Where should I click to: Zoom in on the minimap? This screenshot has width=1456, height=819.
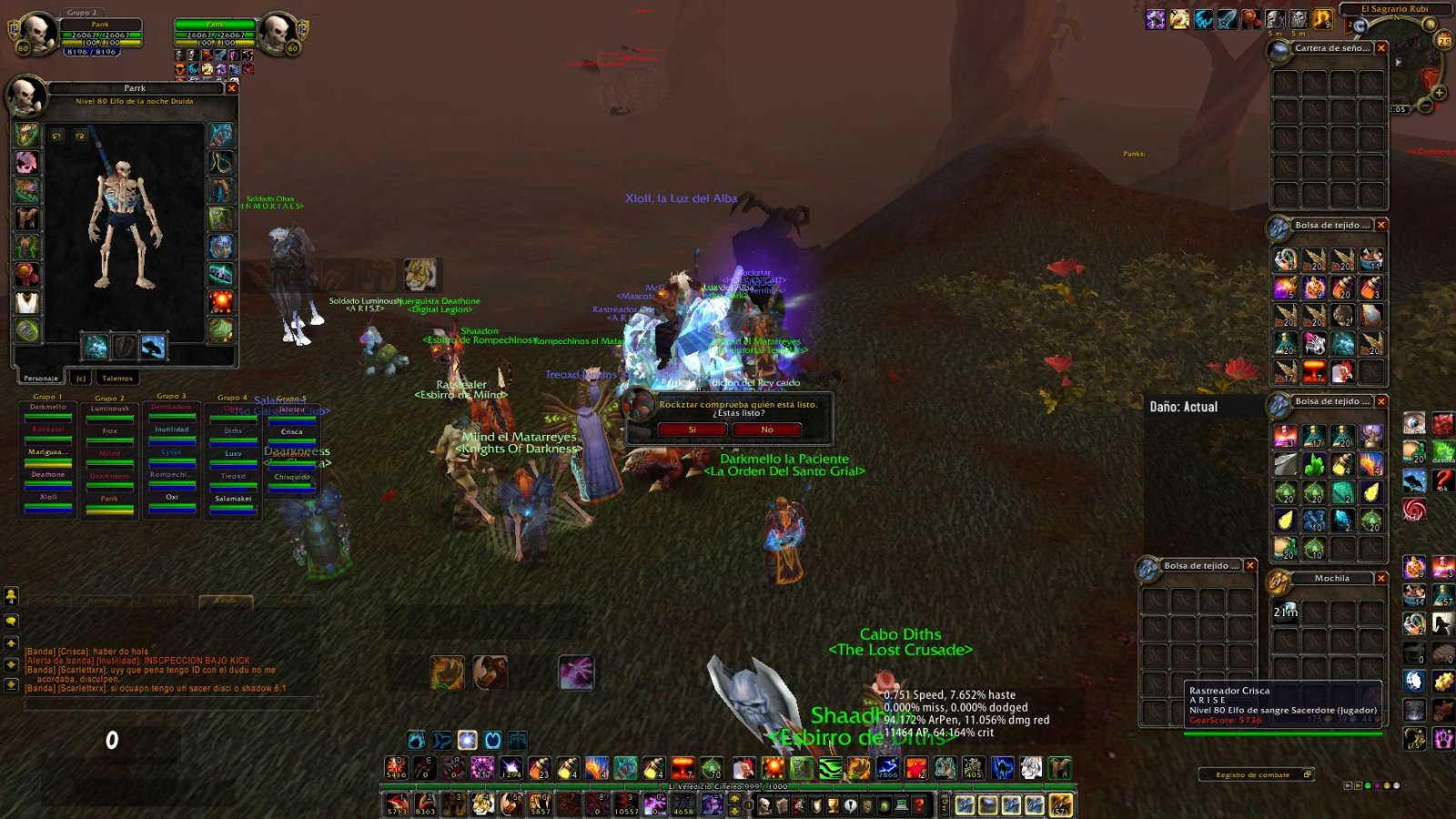[1440, 92]
